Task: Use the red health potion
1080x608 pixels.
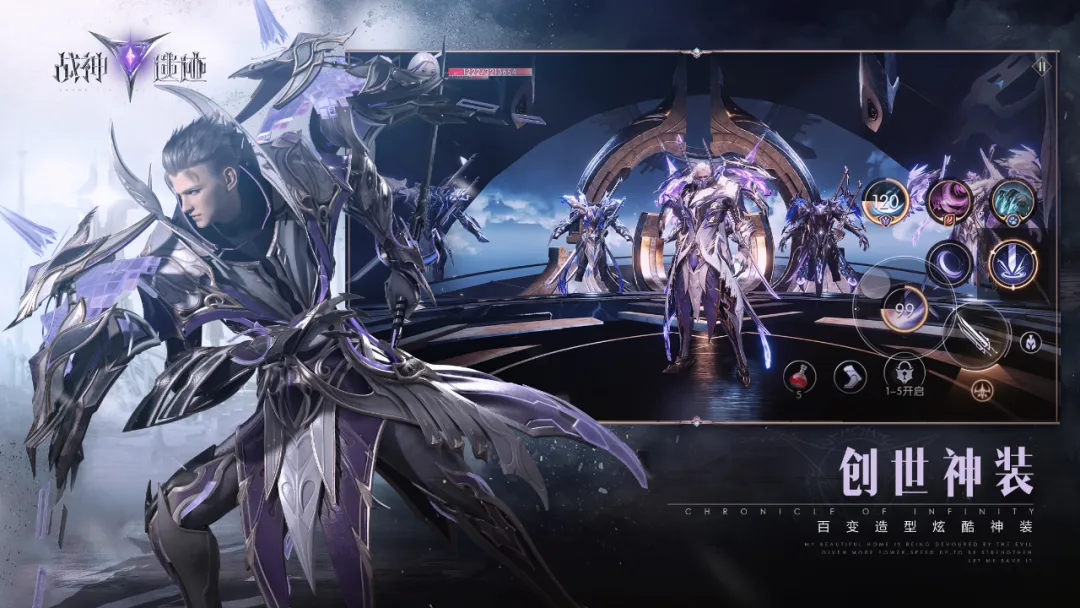Action: click(799, 375)
